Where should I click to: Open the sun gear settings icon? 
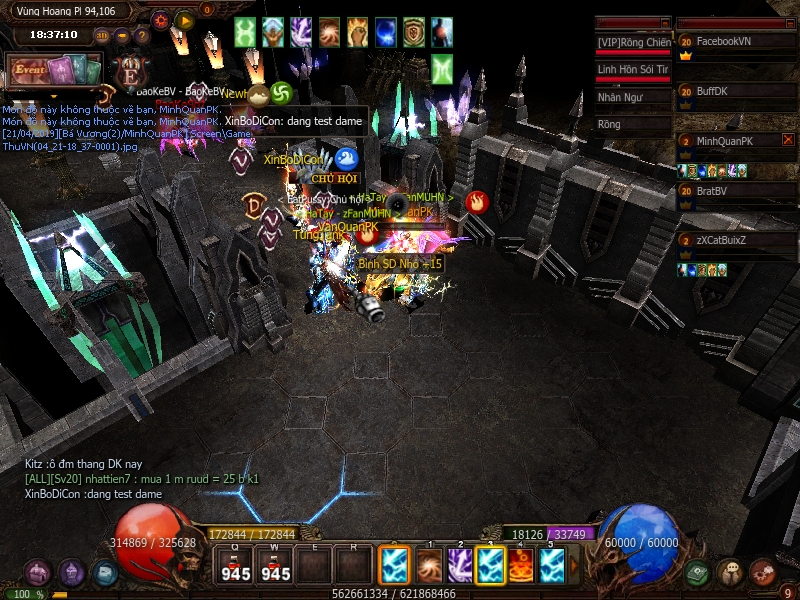161,20
